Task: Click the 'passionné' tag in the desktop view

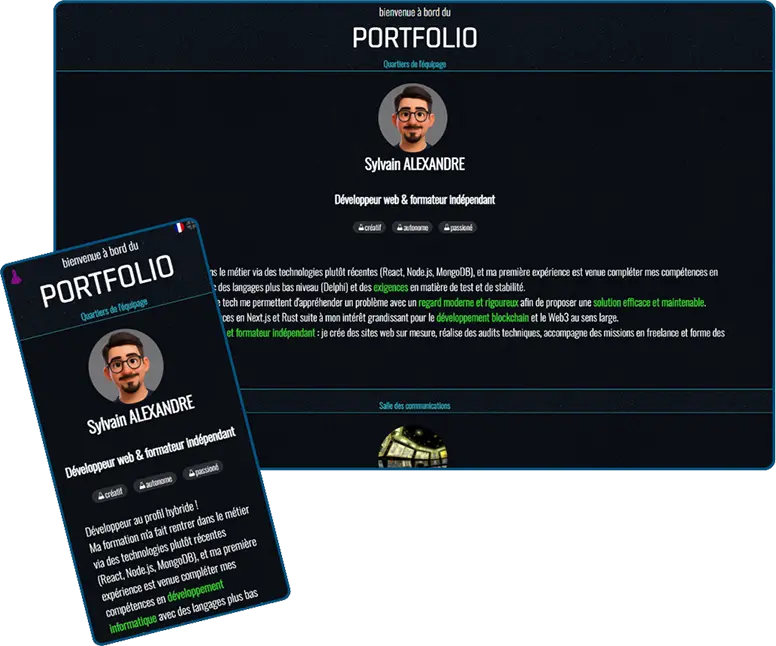Action: pos(457,228)
